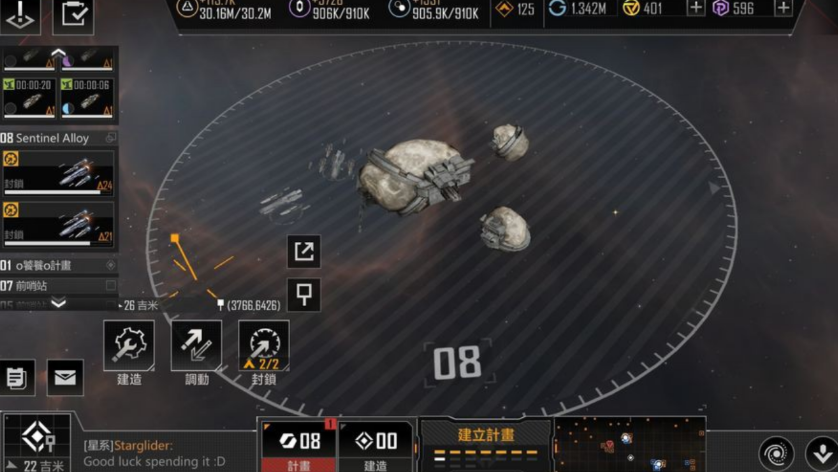The image size is (838, 472).
Task: Collapse ship queue with up chevron
Action: (58, 53)
